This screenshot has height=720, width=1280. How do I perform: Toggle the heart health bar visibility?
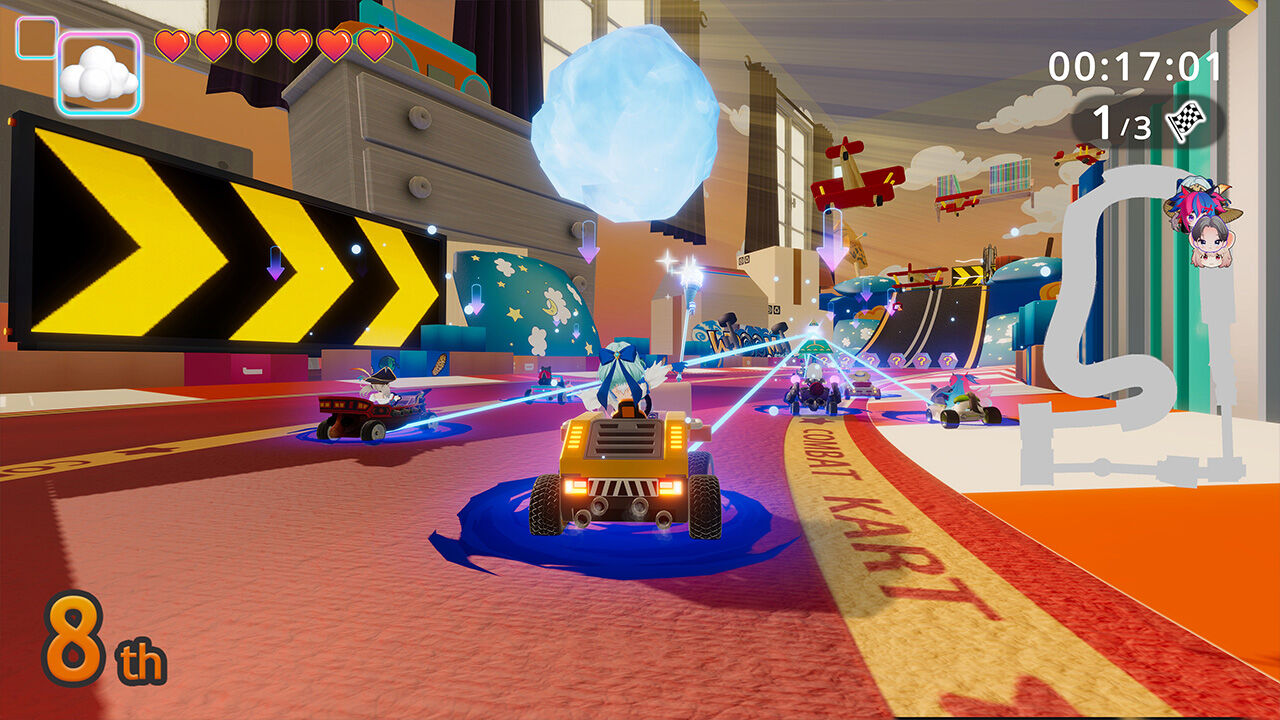pyautogui.click(x=273, y=44)
